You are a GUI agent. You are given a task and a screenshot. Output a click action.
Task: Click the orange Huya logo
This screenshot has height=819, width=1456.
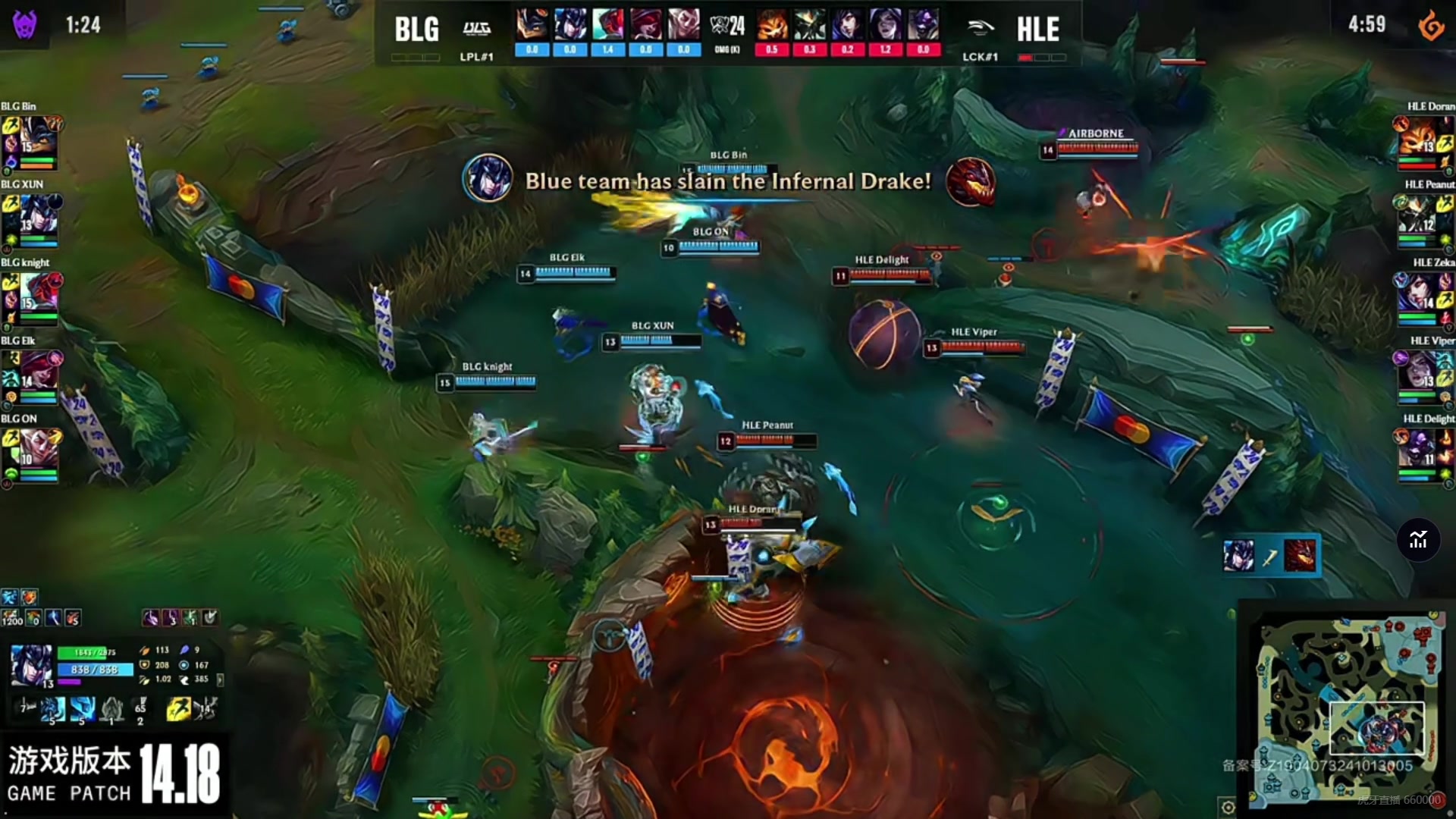(1431, 25)
